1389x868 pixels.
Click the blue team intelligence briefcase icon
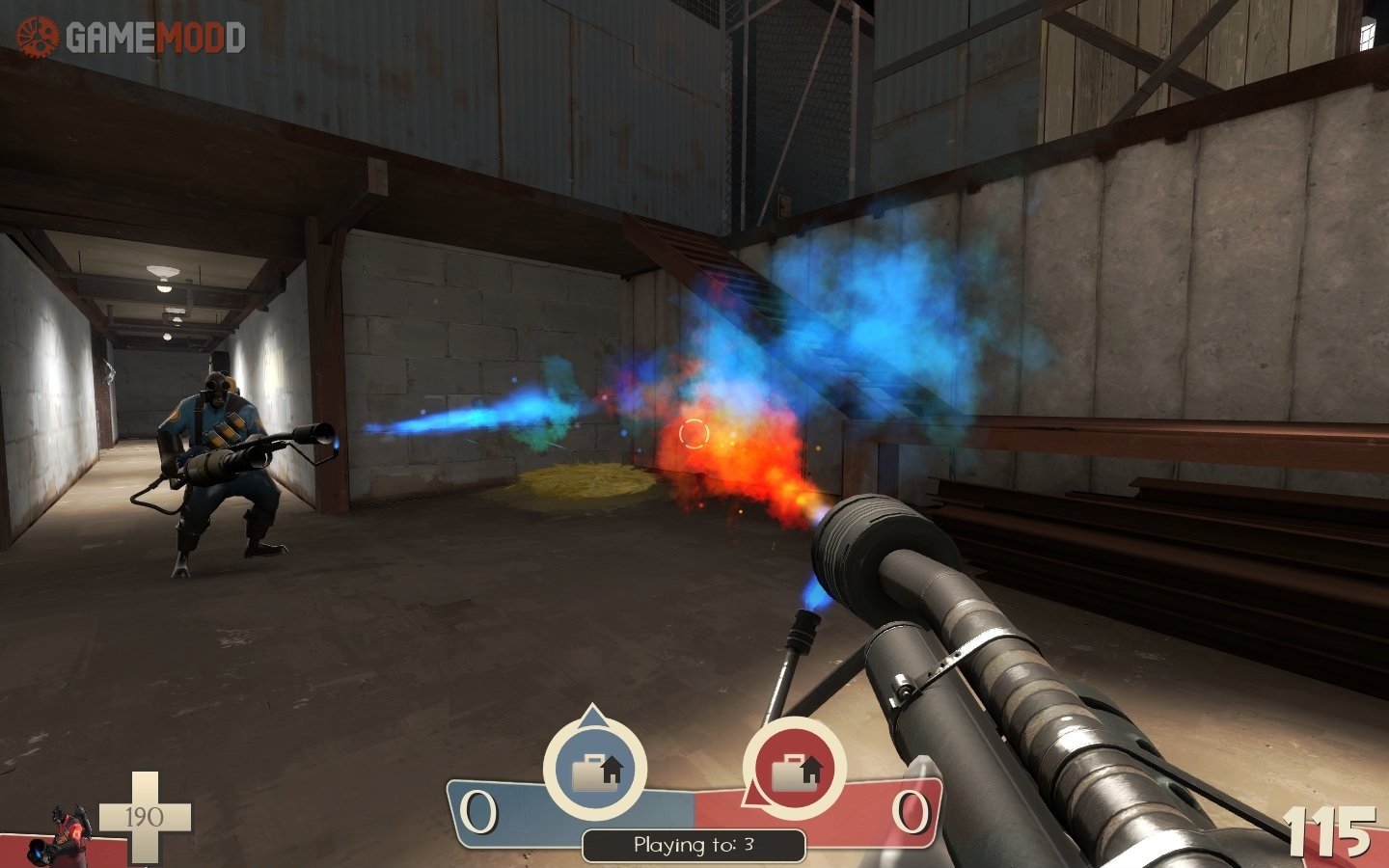tap(595, 770)
